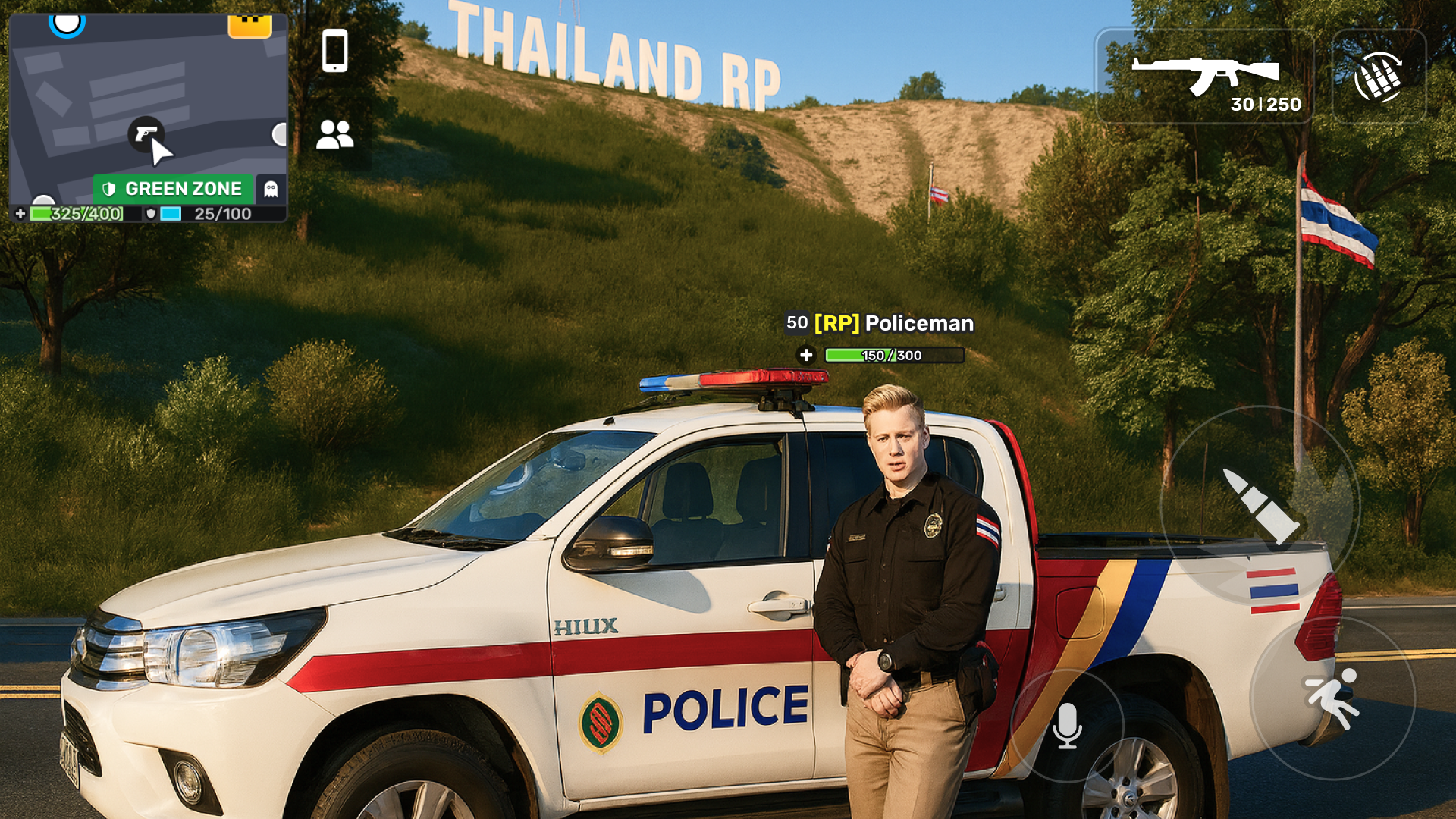Toggle the voice chat microphone

1067,726
